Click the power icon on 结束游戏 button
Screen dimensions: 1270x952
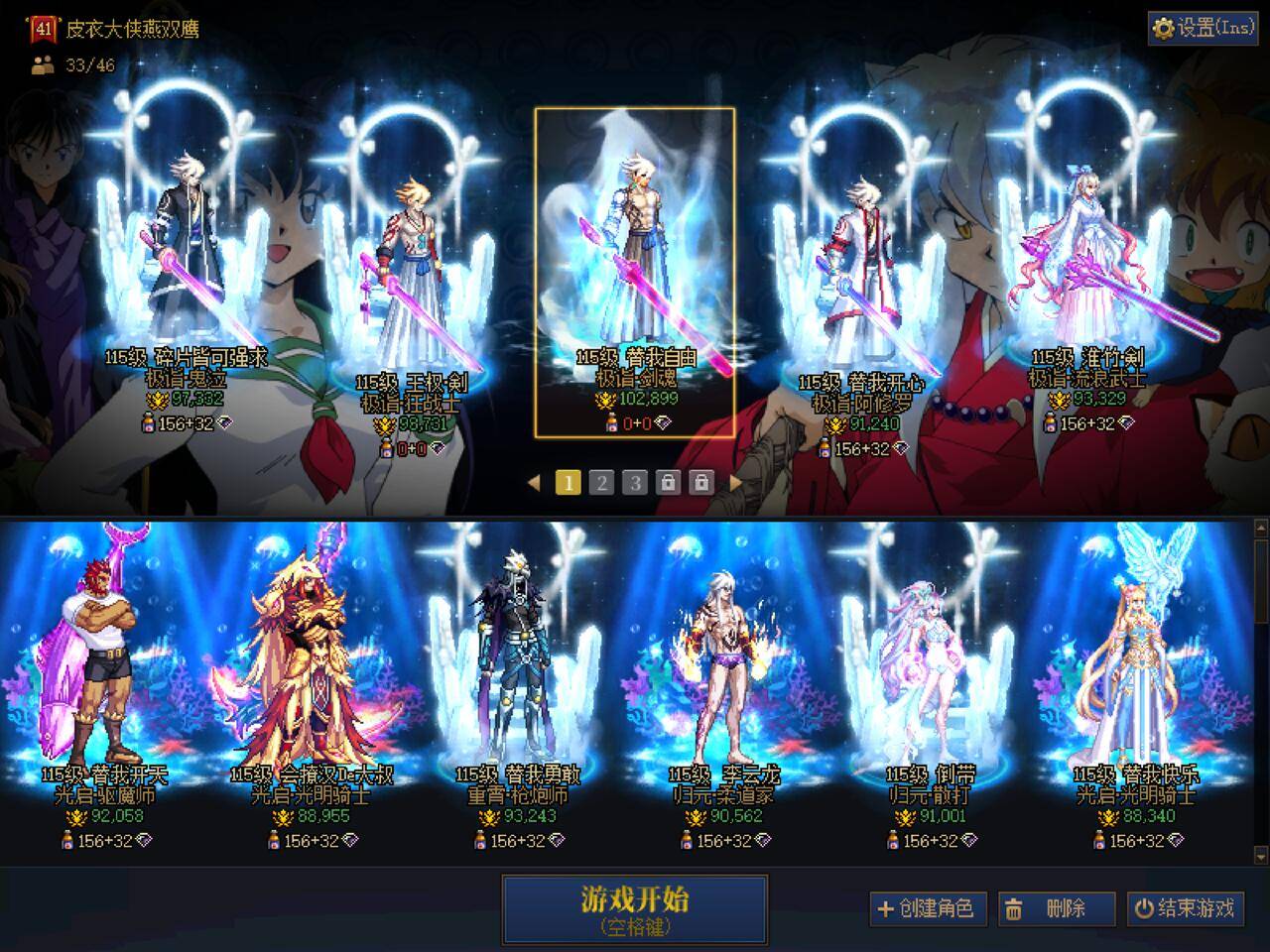click(x=1146, y=908)
